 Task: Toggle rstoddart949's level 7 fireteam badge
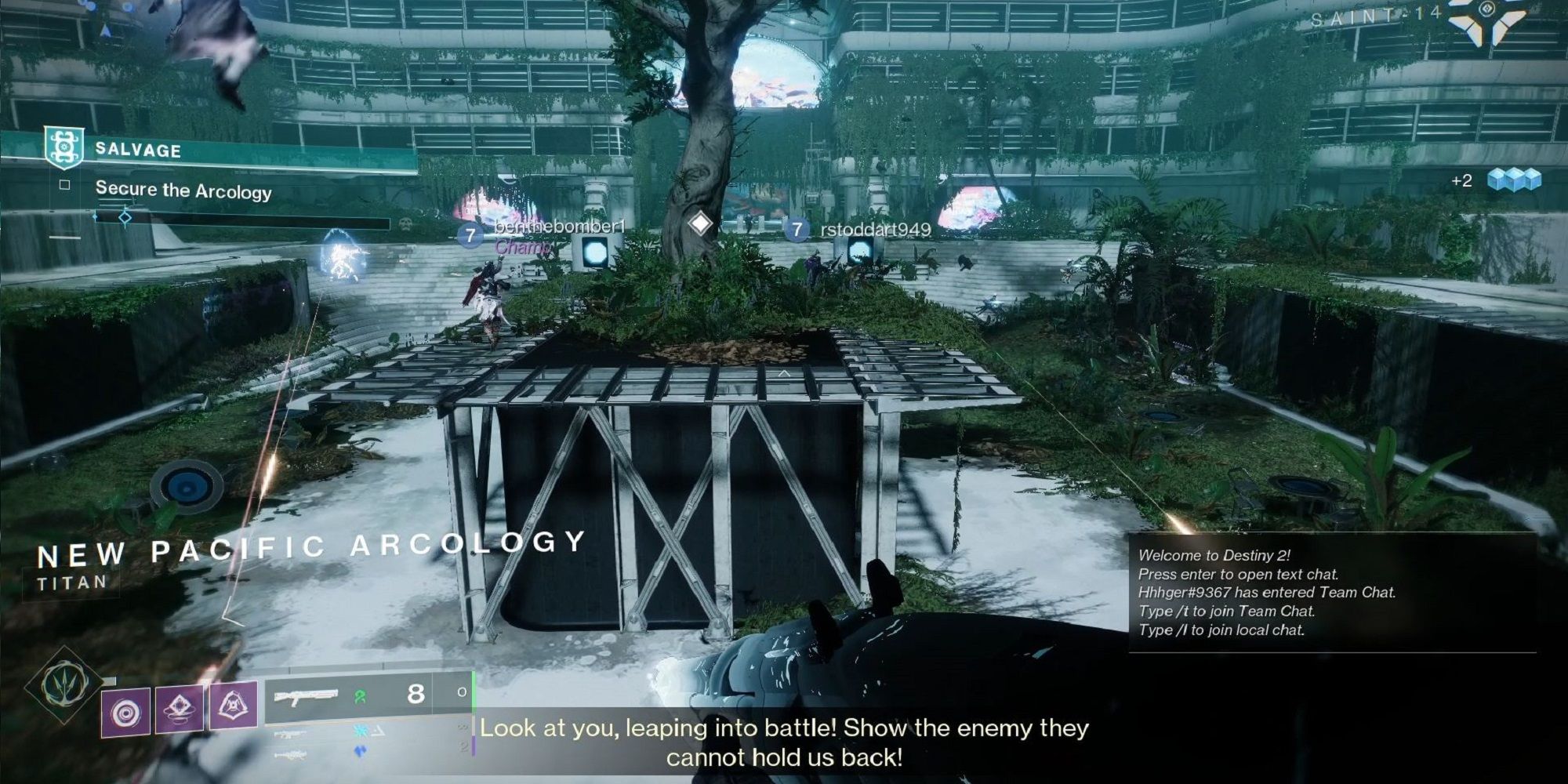[796, 230]
